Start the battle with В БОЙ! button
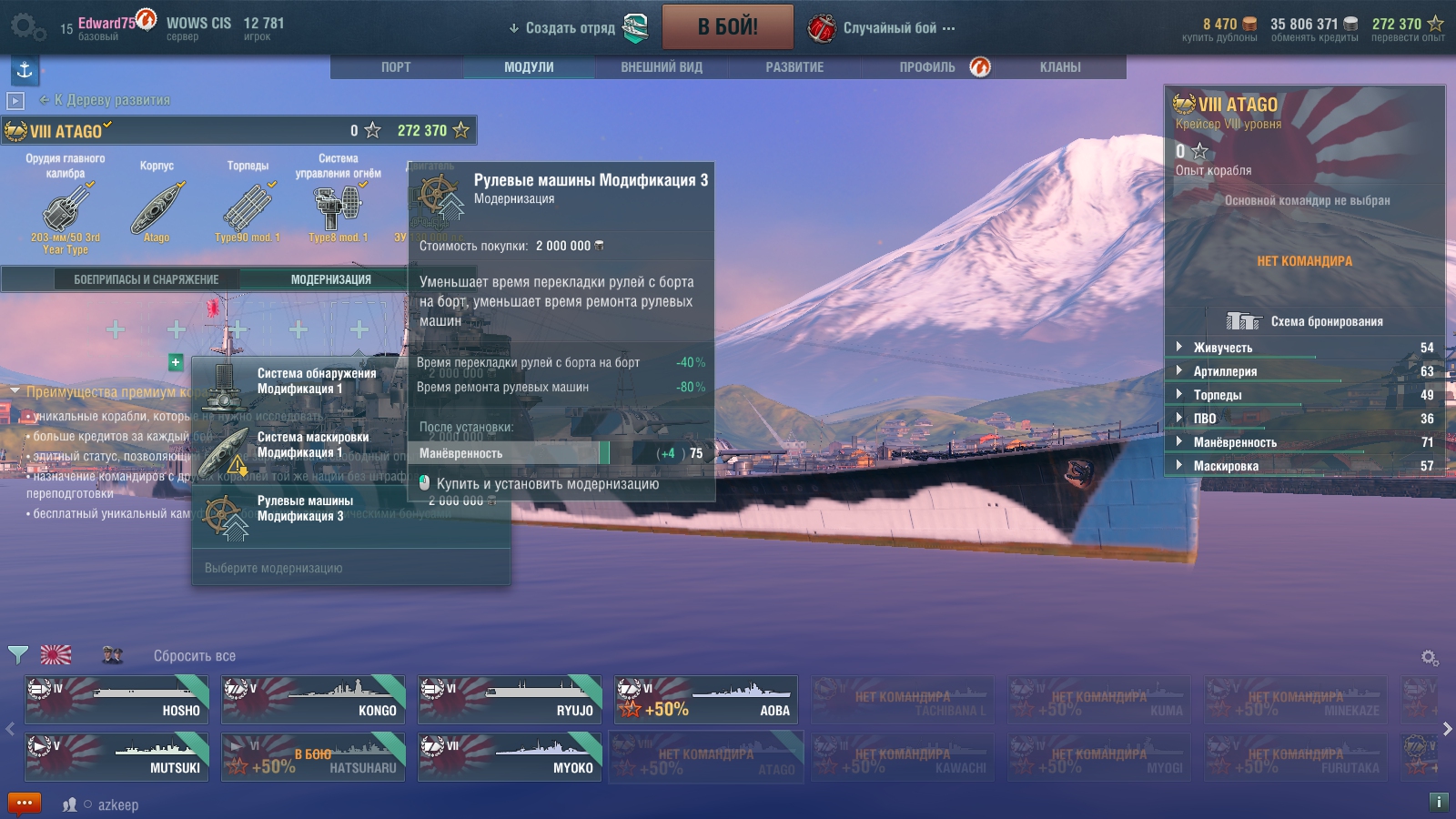The width and height of the screenshot is (1456, 819). 727,27
